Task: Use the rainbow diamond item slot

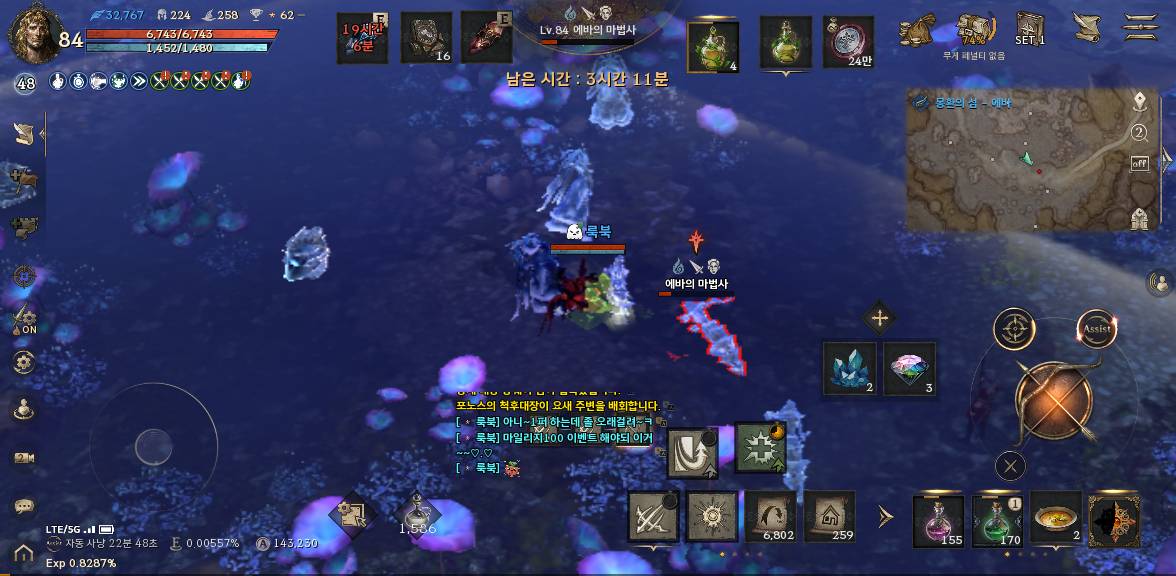Action: click(x=910, y=368)
